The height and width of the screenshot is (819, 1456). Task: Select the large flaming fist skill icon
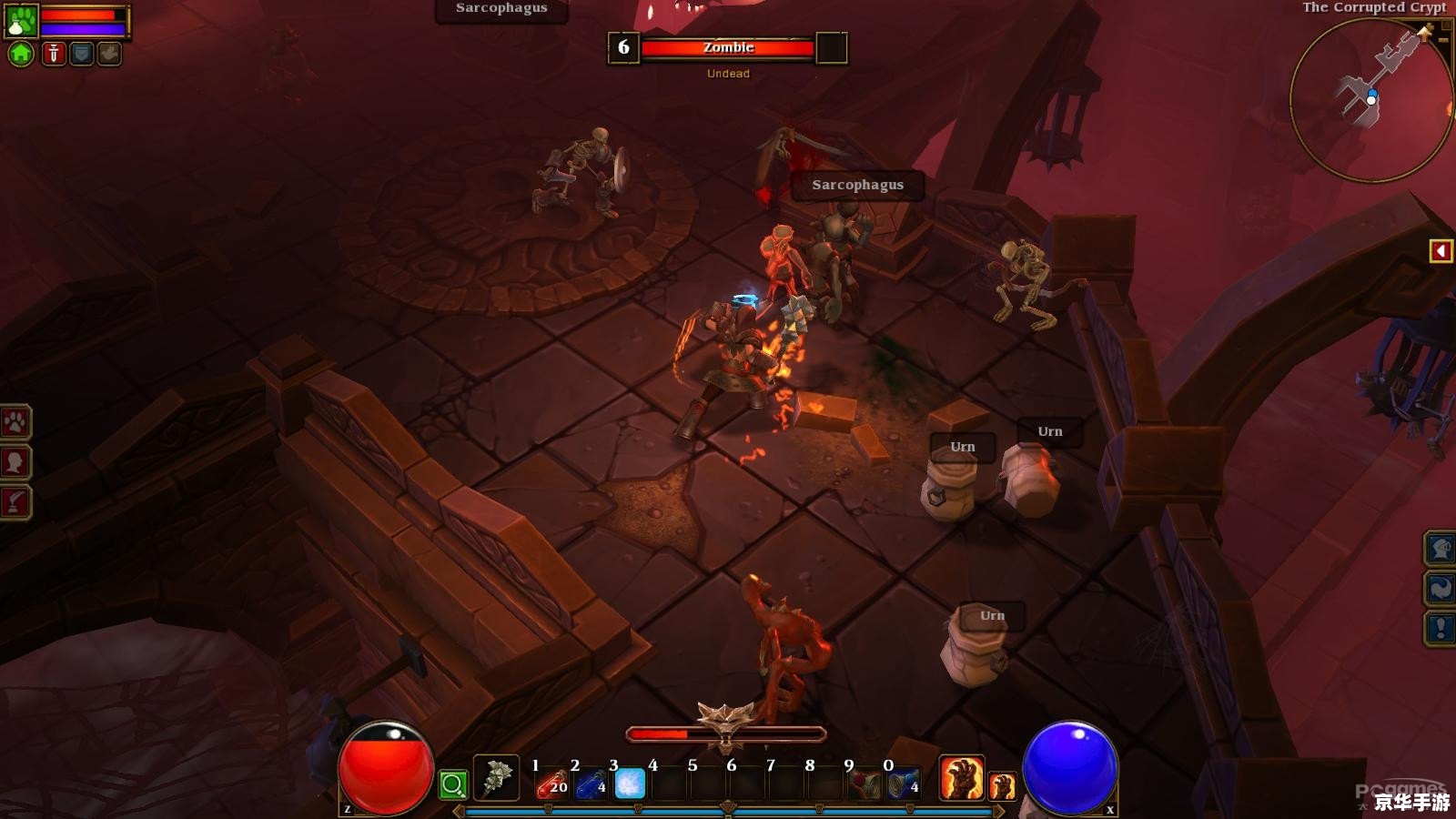(961, 778)
